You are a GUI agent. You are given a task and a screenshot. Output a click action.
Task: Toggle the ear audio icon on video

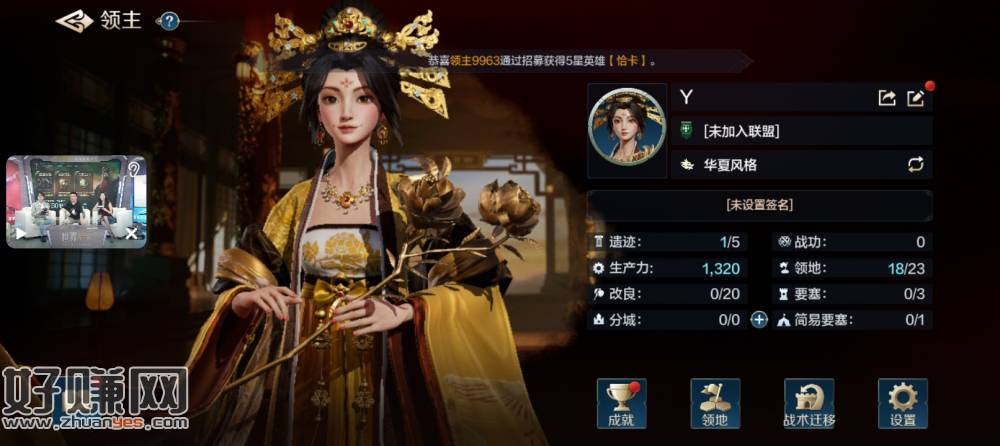133,169
